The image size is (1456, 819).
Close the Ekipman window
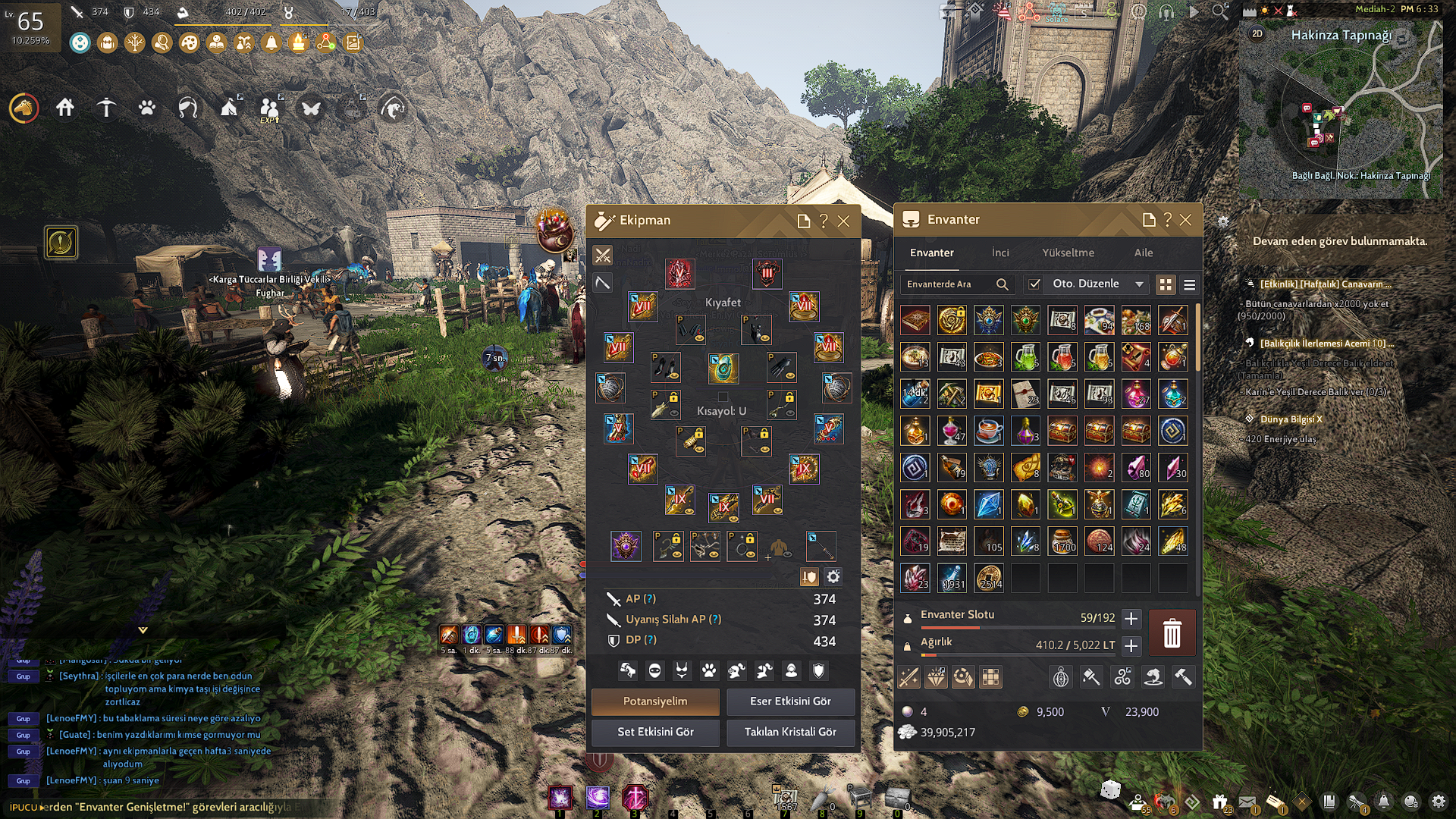point(843,221)
